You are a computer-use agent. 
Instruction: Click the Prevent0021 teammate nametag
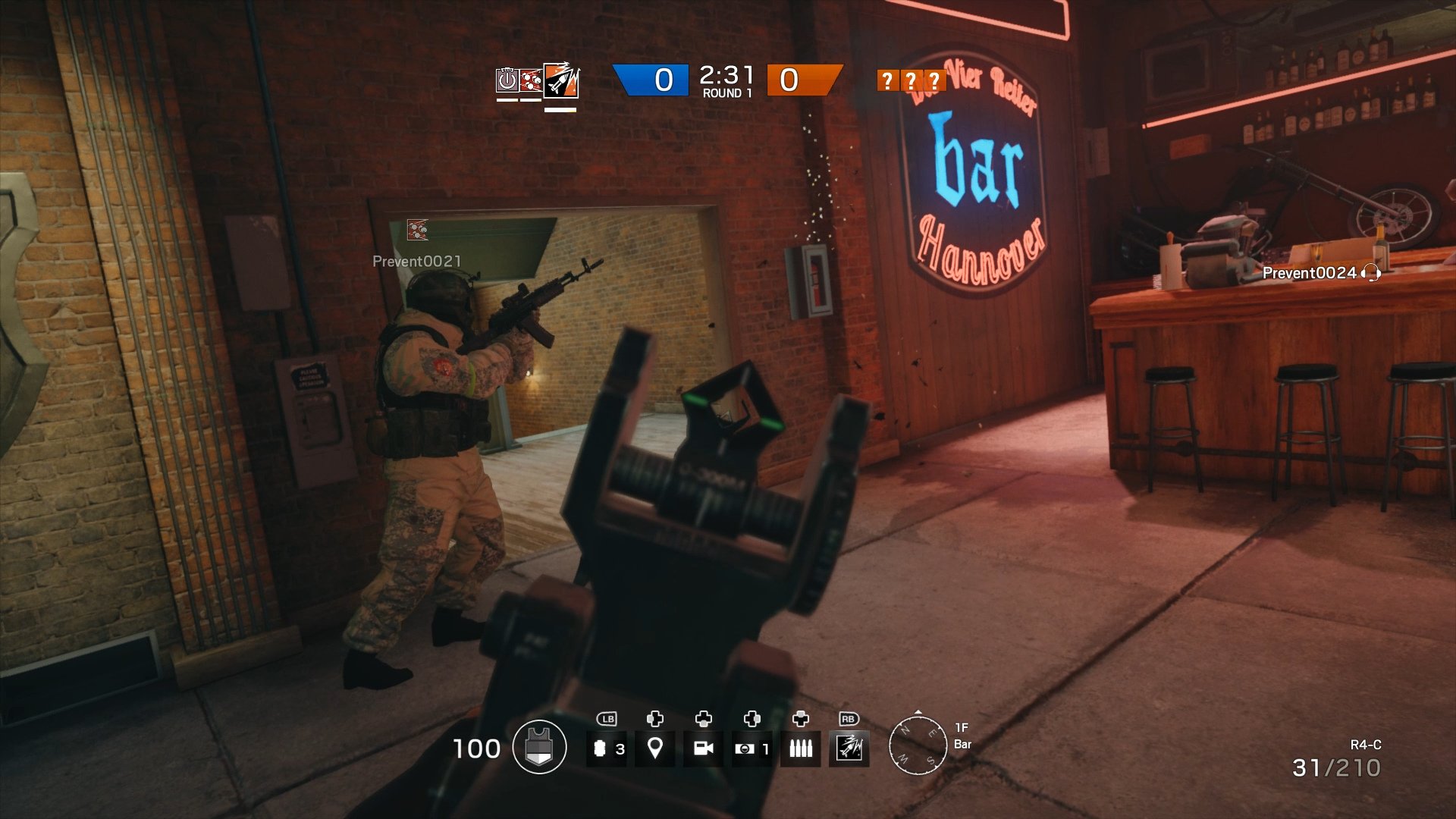(x=415, y=261)
